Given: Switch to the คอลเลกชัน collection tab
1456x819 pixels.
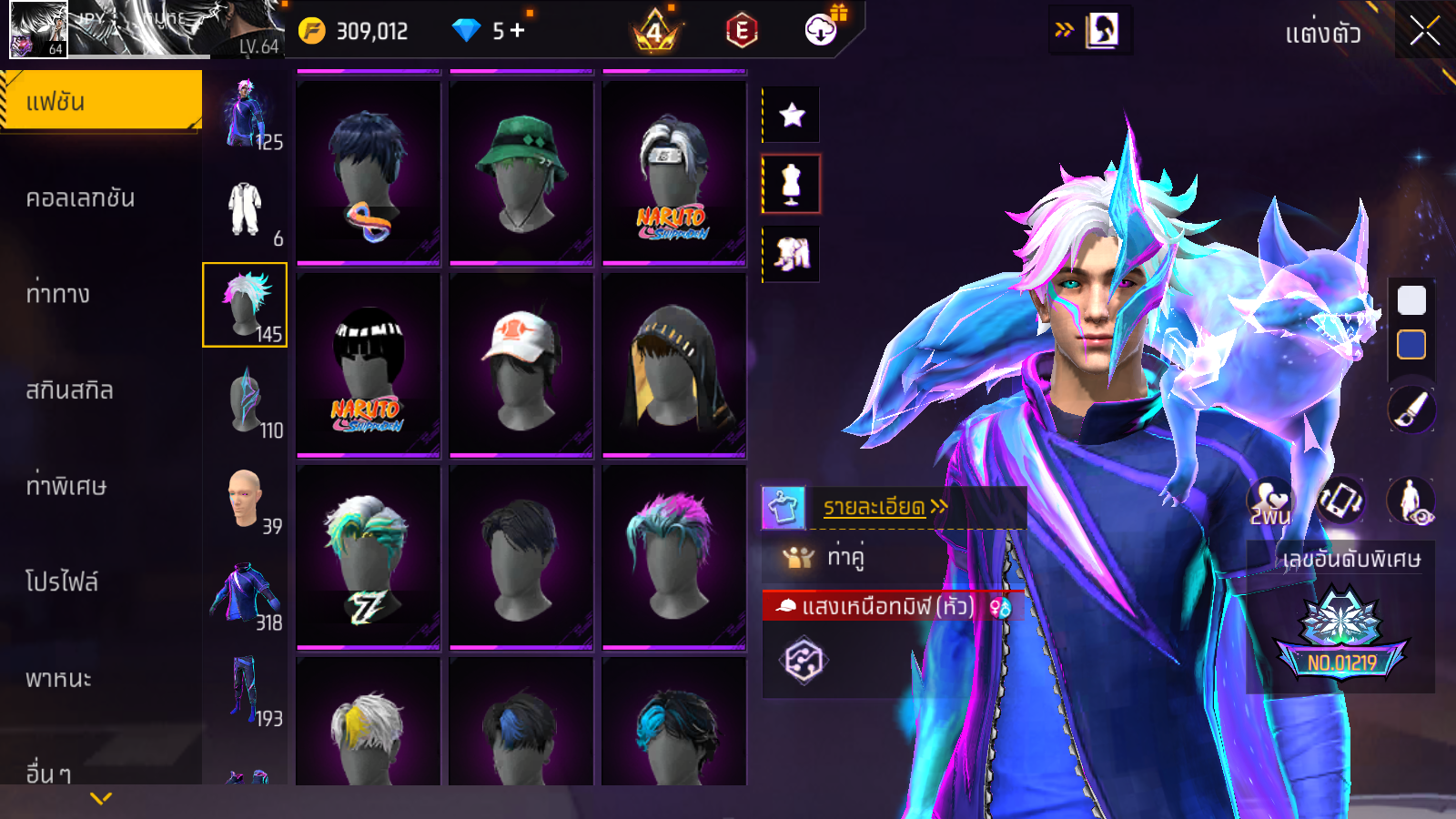Looking at the screenshot, I should pos(81,198).
